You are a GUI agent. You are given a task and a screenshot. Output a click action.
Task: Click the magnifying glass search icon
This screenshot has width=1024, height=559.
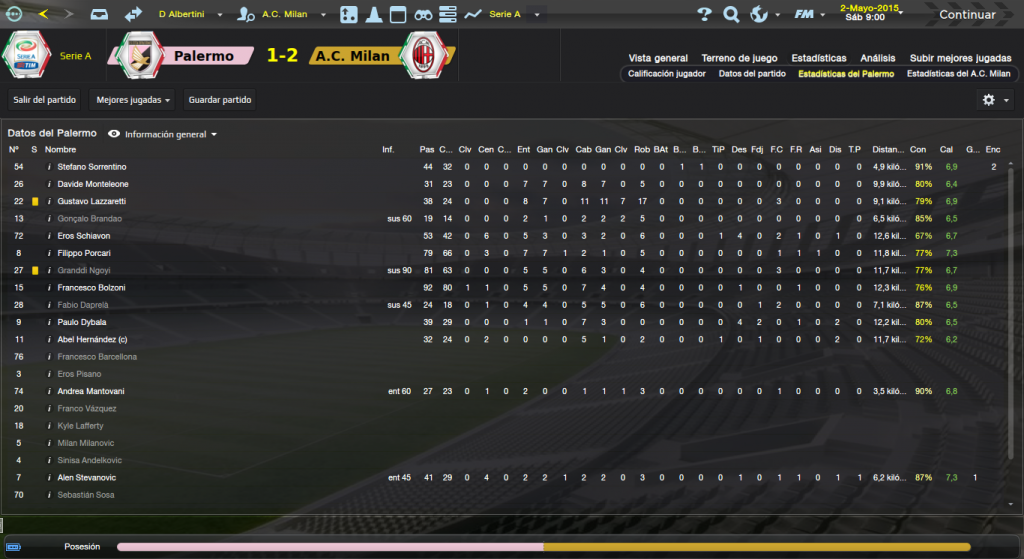[730, 15]
